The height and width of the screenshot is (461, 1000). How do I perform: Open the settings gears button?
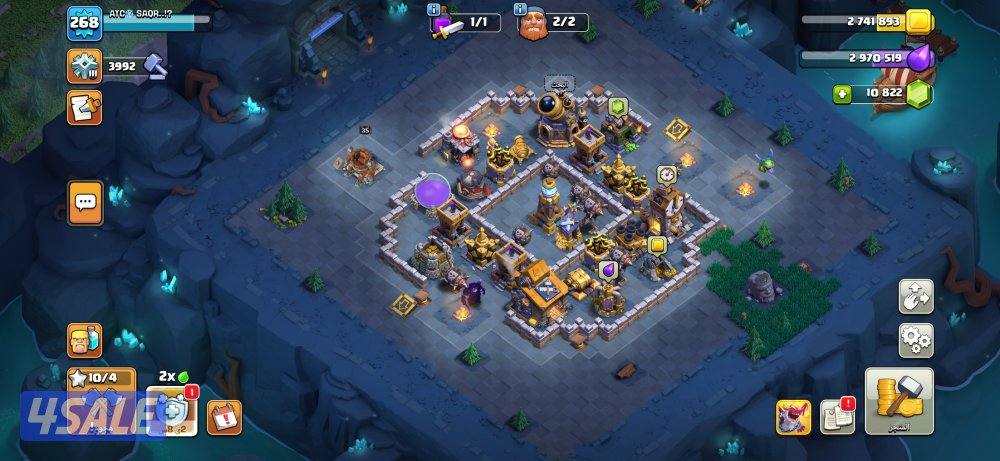[x=916, y=340]
